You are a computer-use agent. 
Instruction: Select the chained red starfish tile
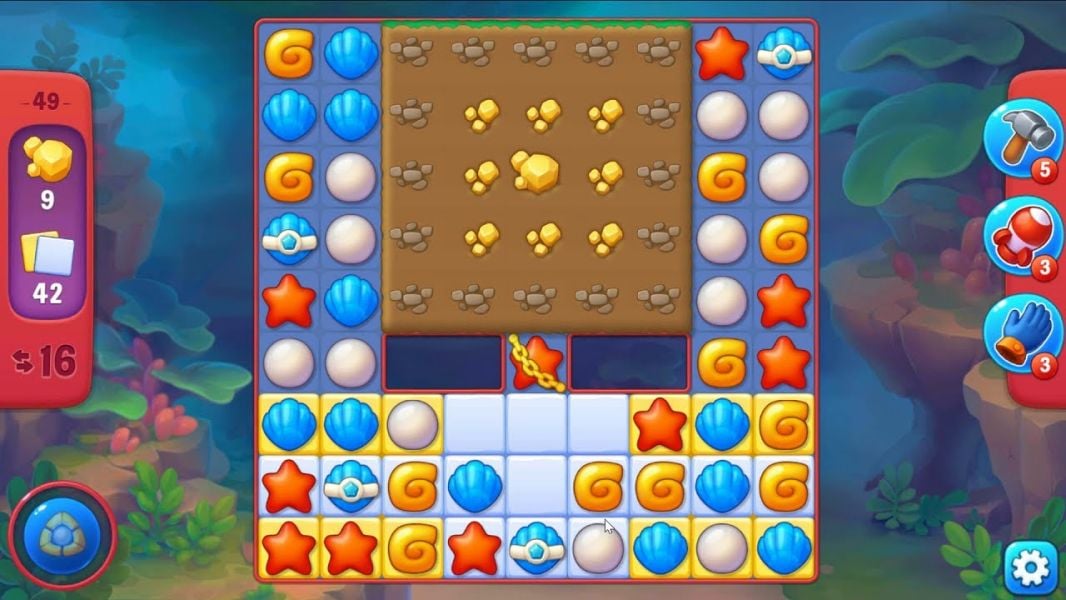click(x=536, y=363)
